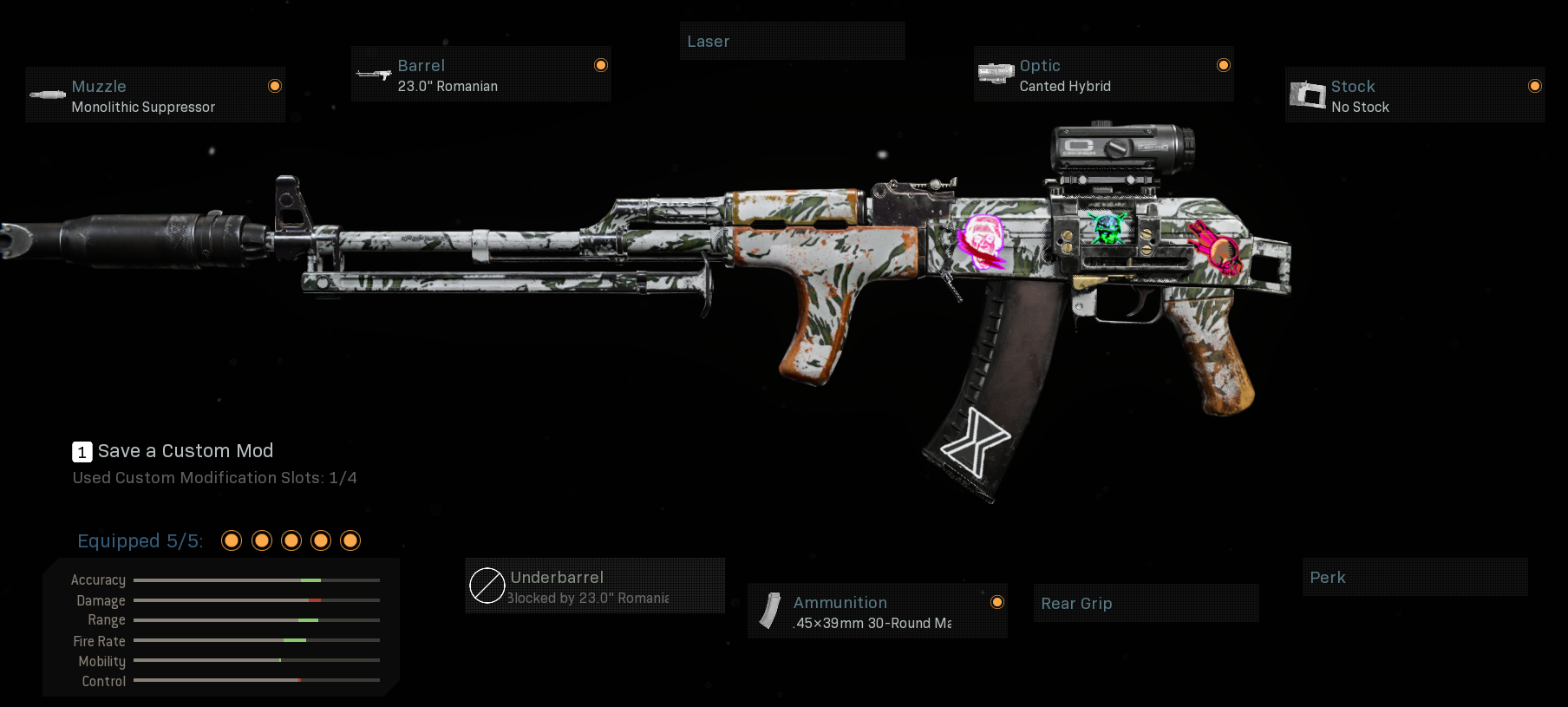The height and width of the screenshot is (707, 1568).
Task: Choose the empty Rear Grip slot
Action: tap(1145, 604)
